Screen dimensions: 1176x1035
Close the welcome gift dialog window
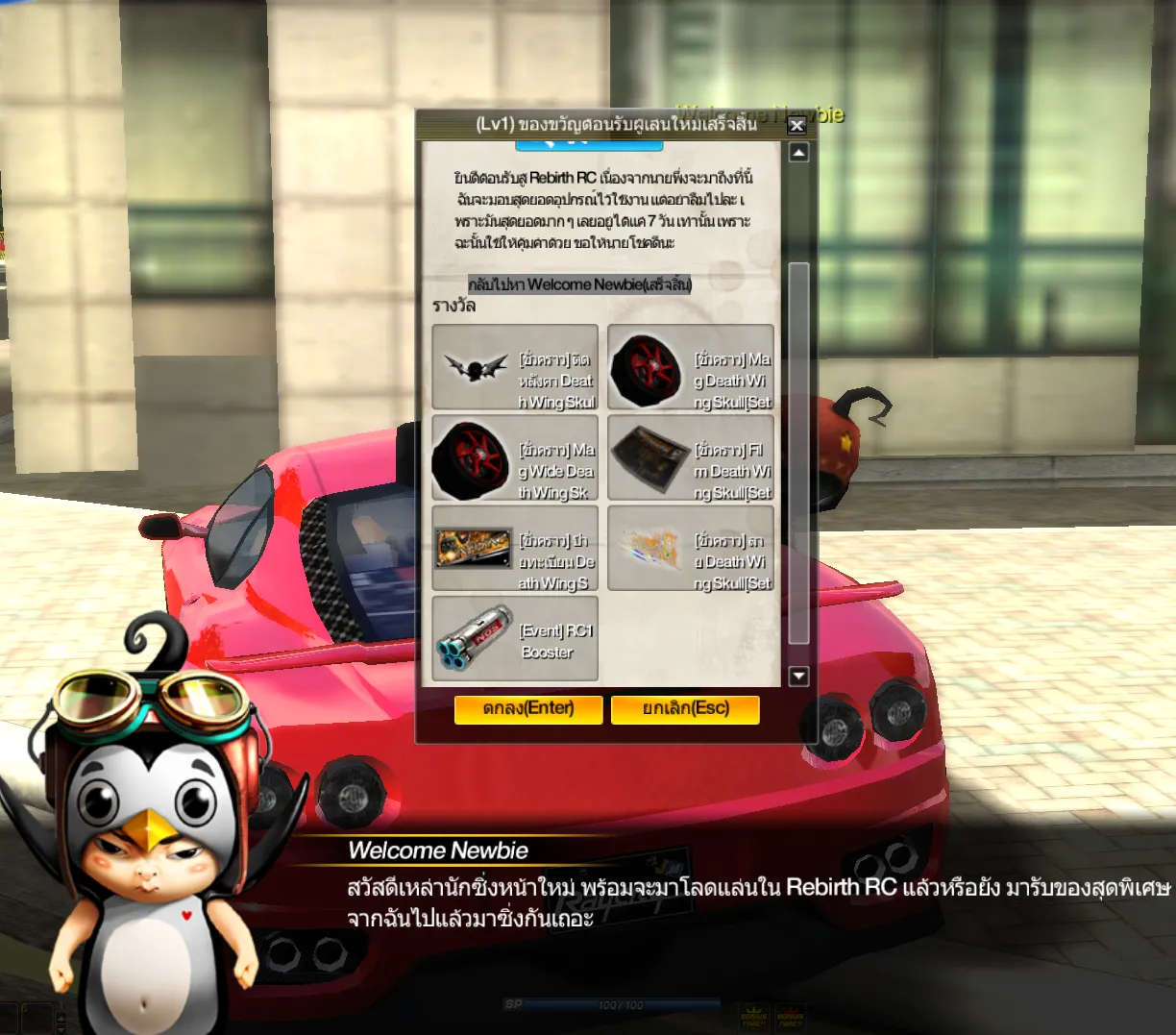tap(796, 125)
